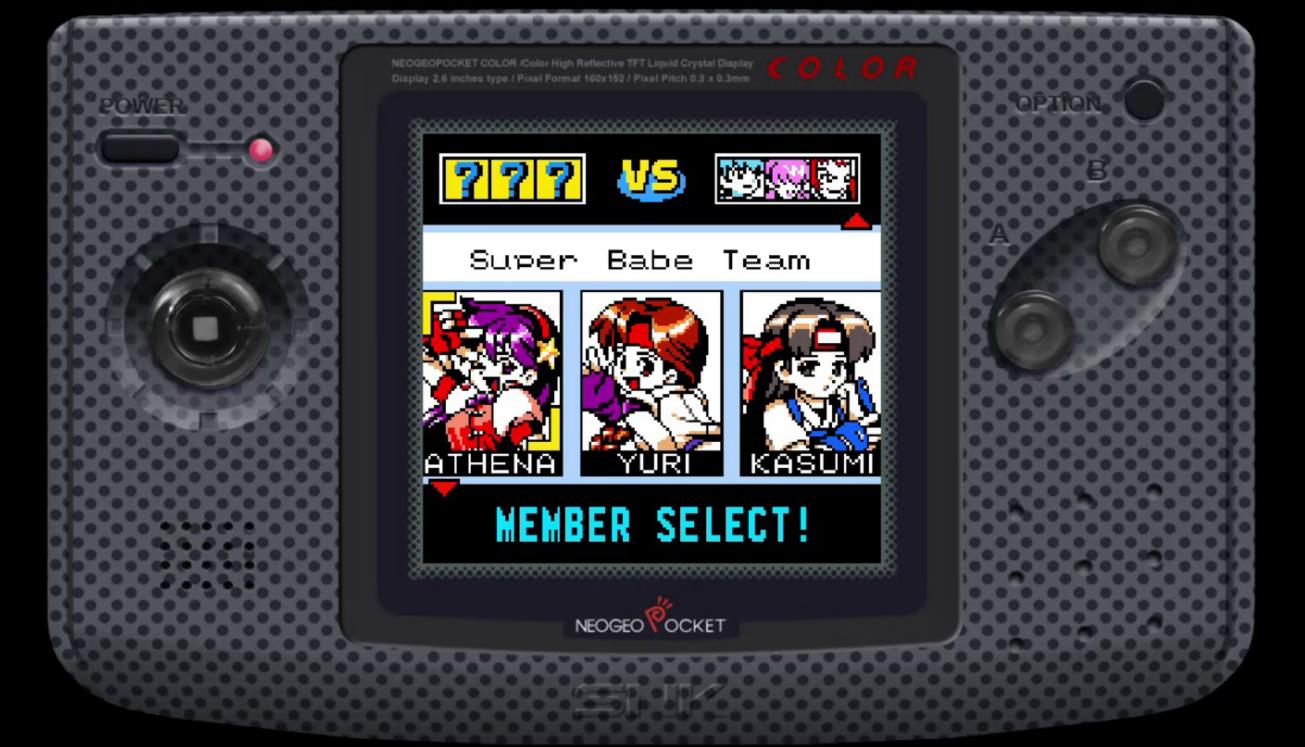Click the joystick control pad
This screenshot has height=747, width=1305.
click(x=208, y=330)
